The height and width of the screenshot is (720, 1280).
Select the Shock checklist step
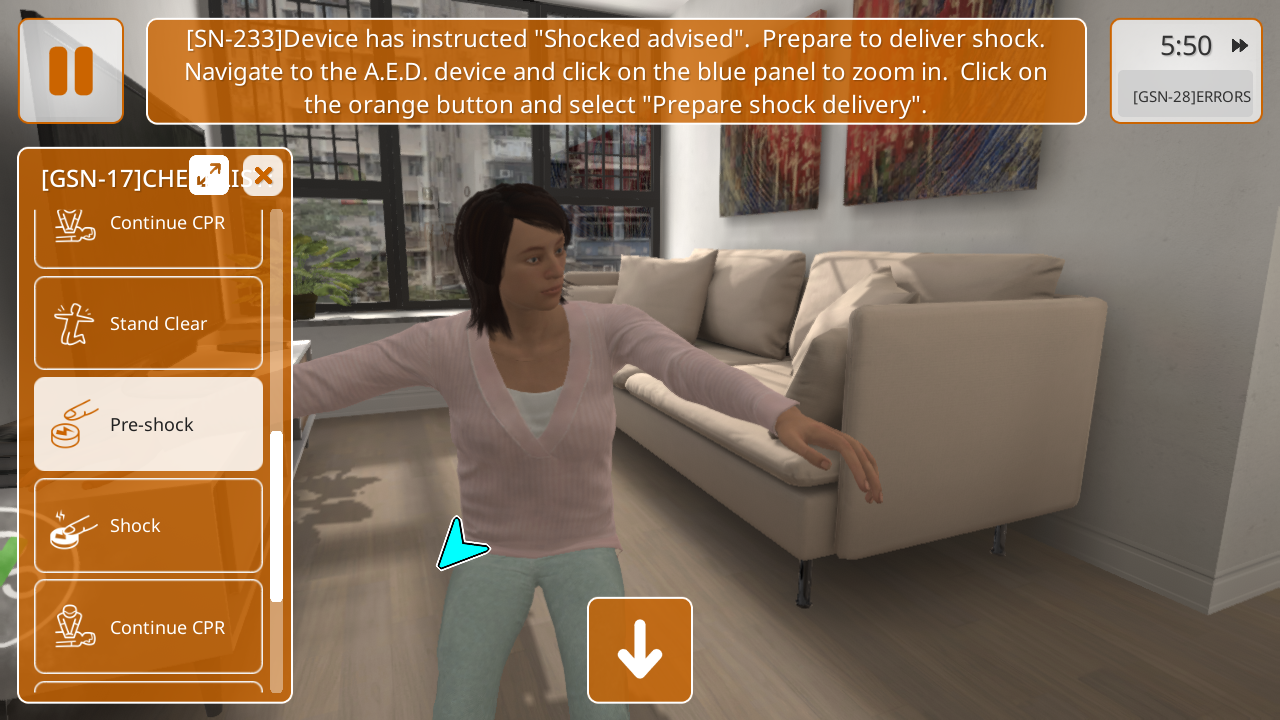(148, 525)
